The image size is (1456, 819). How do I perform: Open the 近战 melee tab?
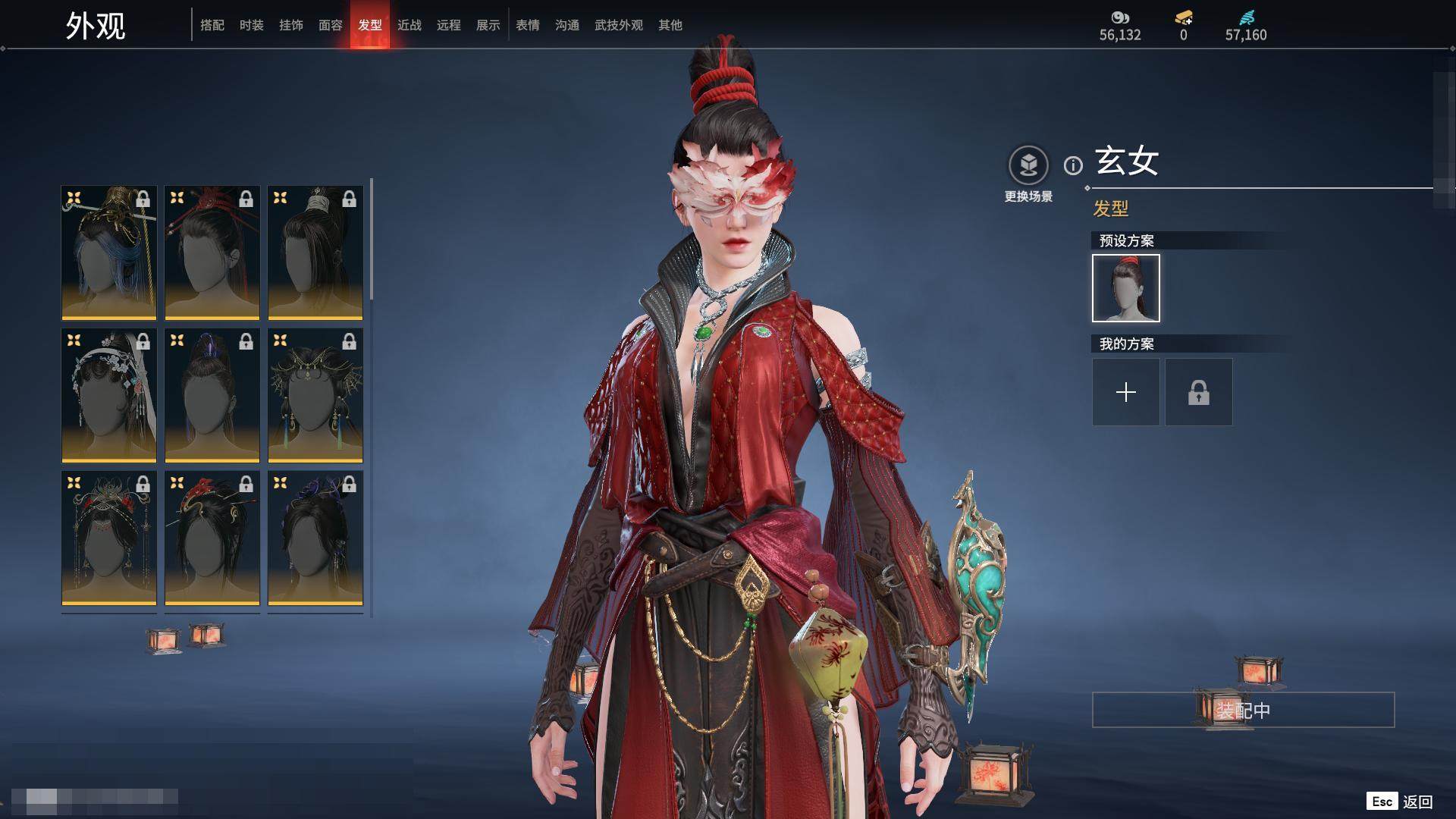(x=409, y=25)
